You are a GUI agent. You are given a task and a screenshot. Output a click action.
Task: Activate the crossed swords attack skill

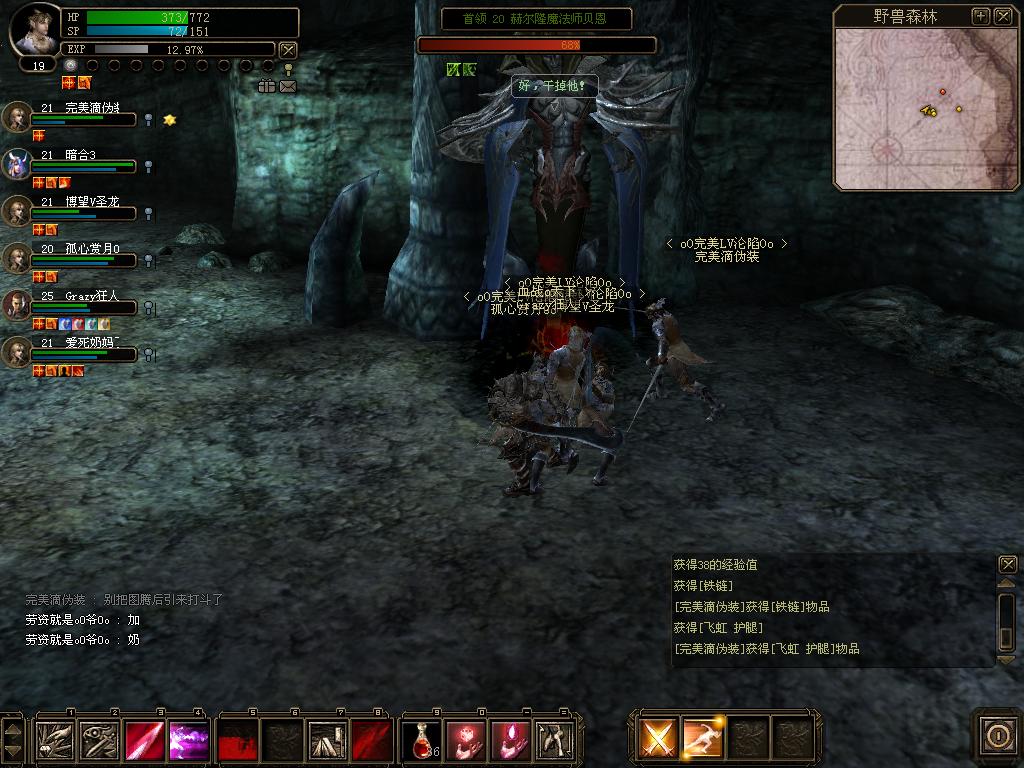(x=658, y=739)
